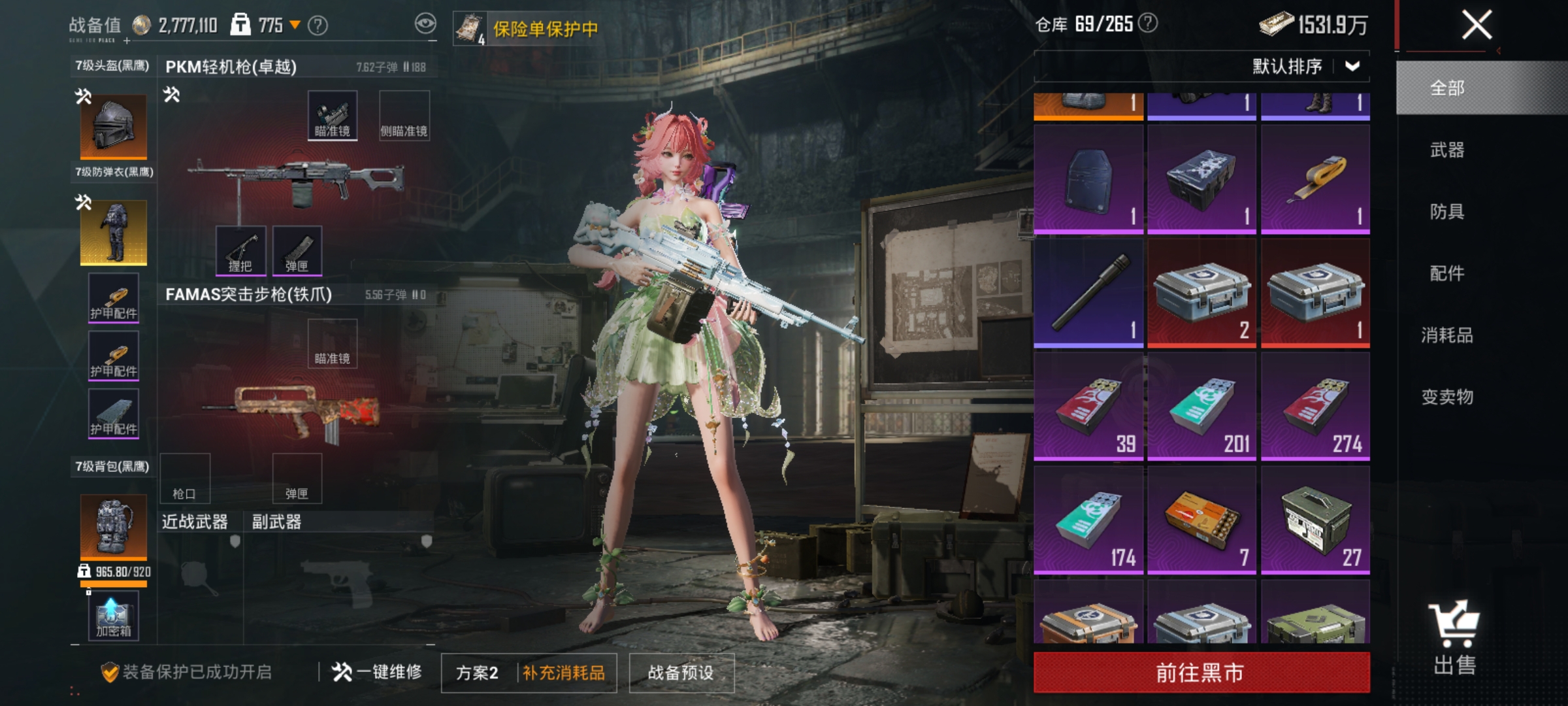Click the eye preview icon near the top
Screen dimensions: 1568x706
[425, 23]
